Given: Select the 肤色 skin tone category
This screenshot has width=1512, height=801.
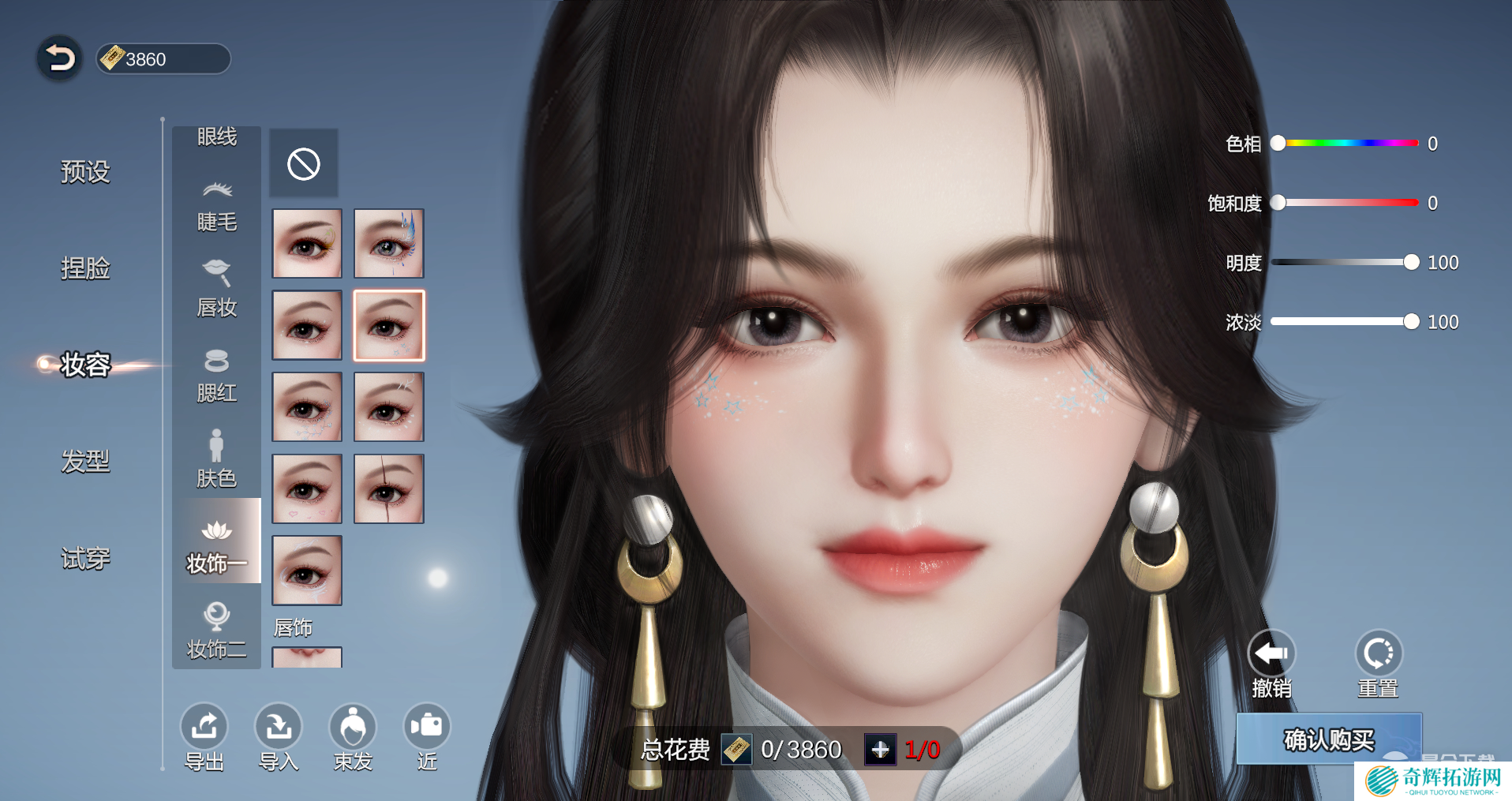Looking at the screenshot, I should (x=216, y=461).
